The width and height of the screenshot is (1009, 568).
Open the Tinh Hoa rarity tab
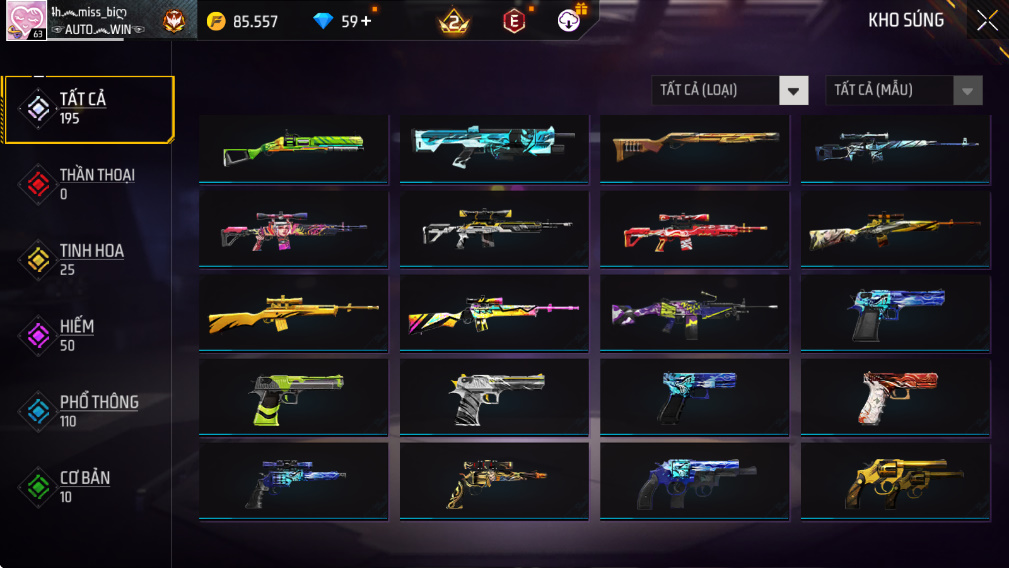[88, 260]
